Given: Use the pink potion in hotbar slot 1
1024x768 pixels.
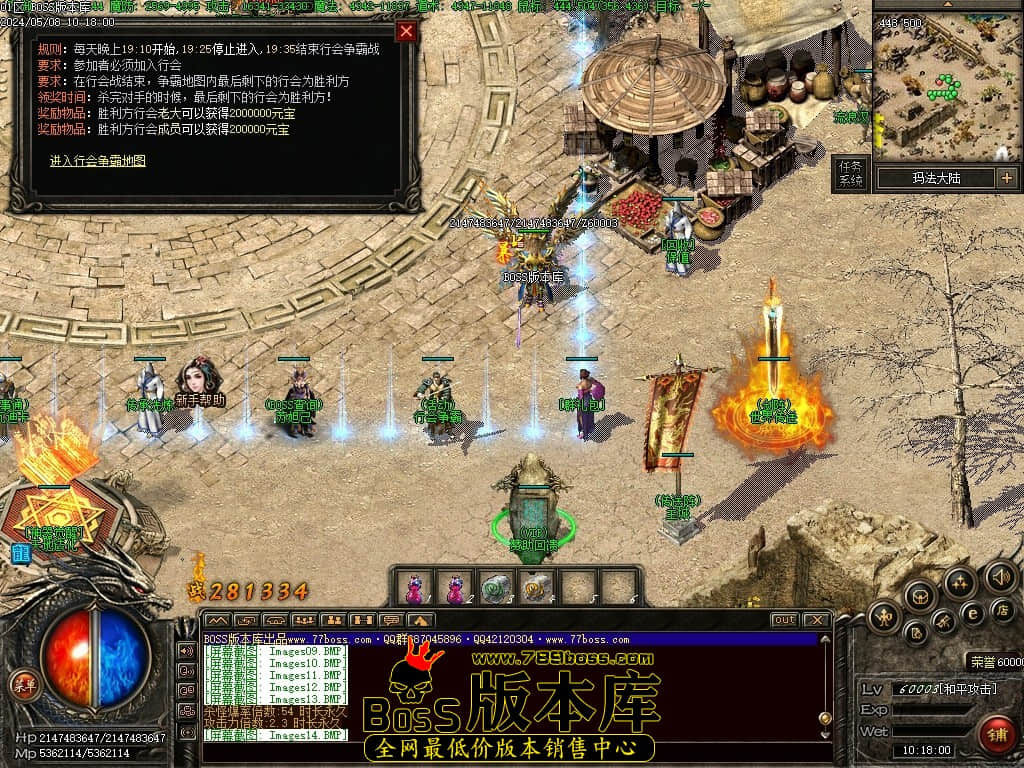Looking at the screenshot, I should (414, 587).
